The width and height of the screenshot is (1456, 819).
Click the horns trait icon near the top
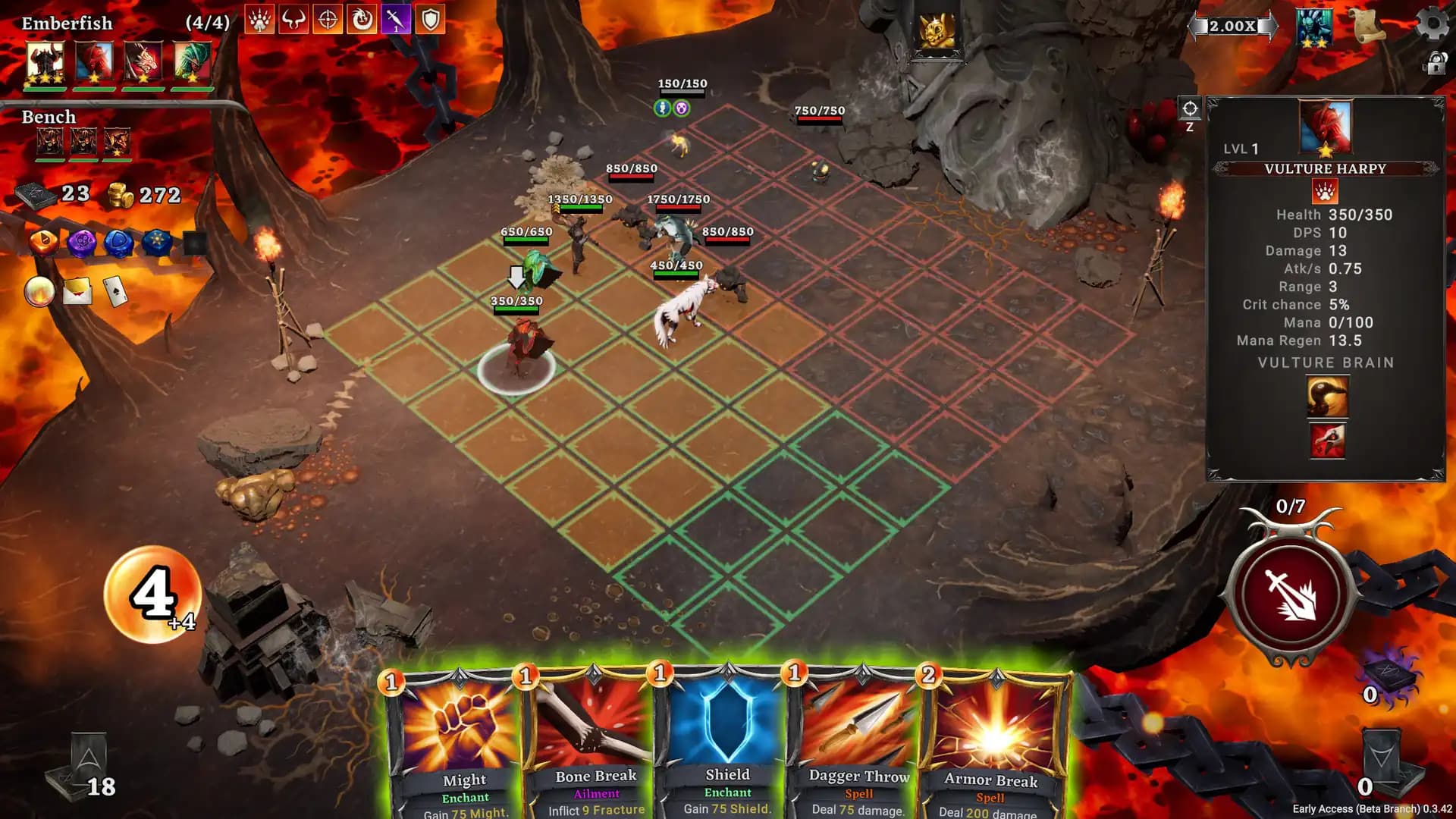pyautogui.click(x=293, y=20)
